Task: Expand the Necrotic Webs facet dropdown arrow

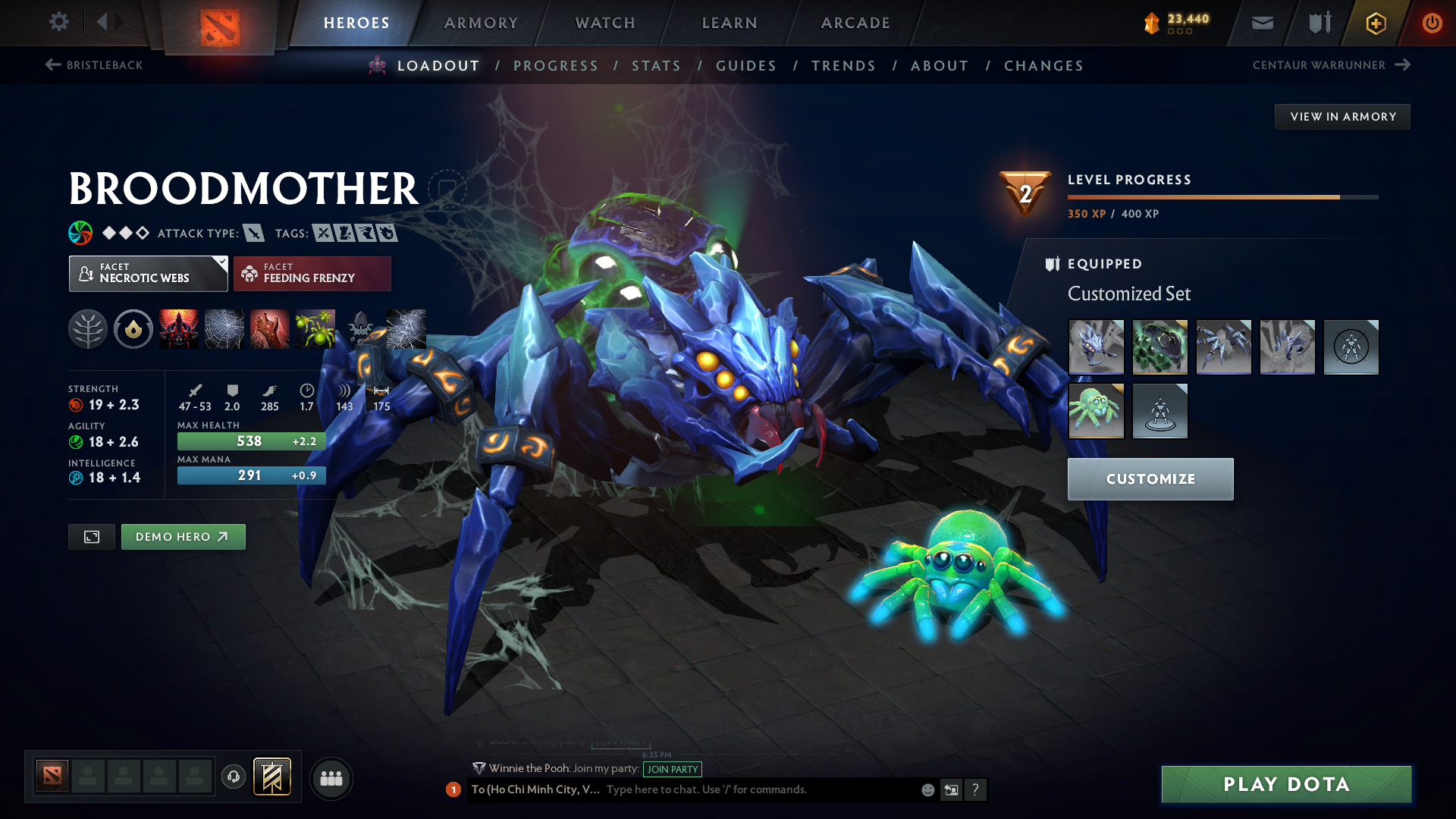Action: [x=221, y=264]
